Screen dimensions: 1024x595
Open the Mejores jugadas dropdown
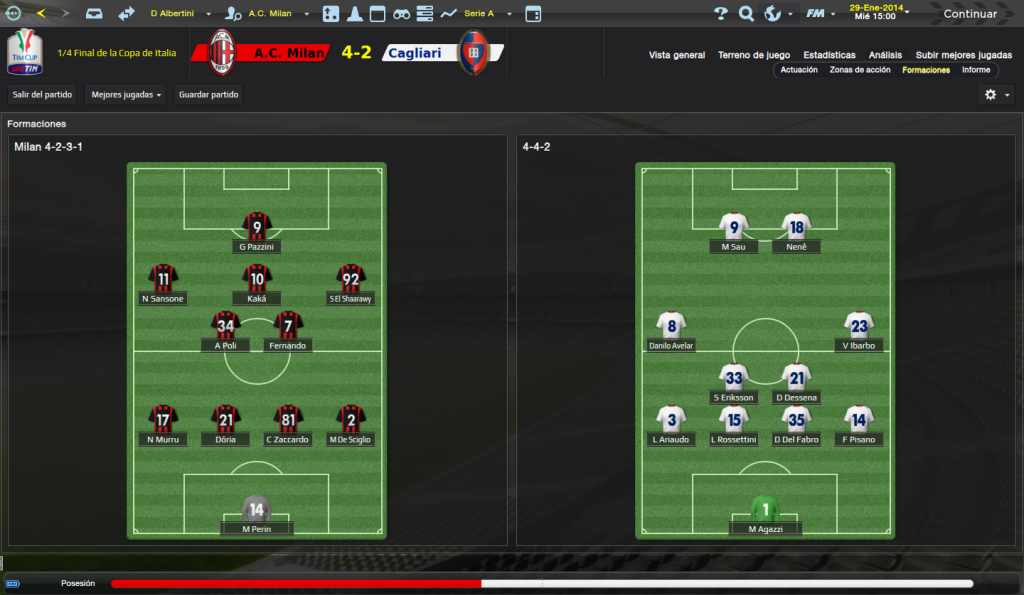[126, 95]
